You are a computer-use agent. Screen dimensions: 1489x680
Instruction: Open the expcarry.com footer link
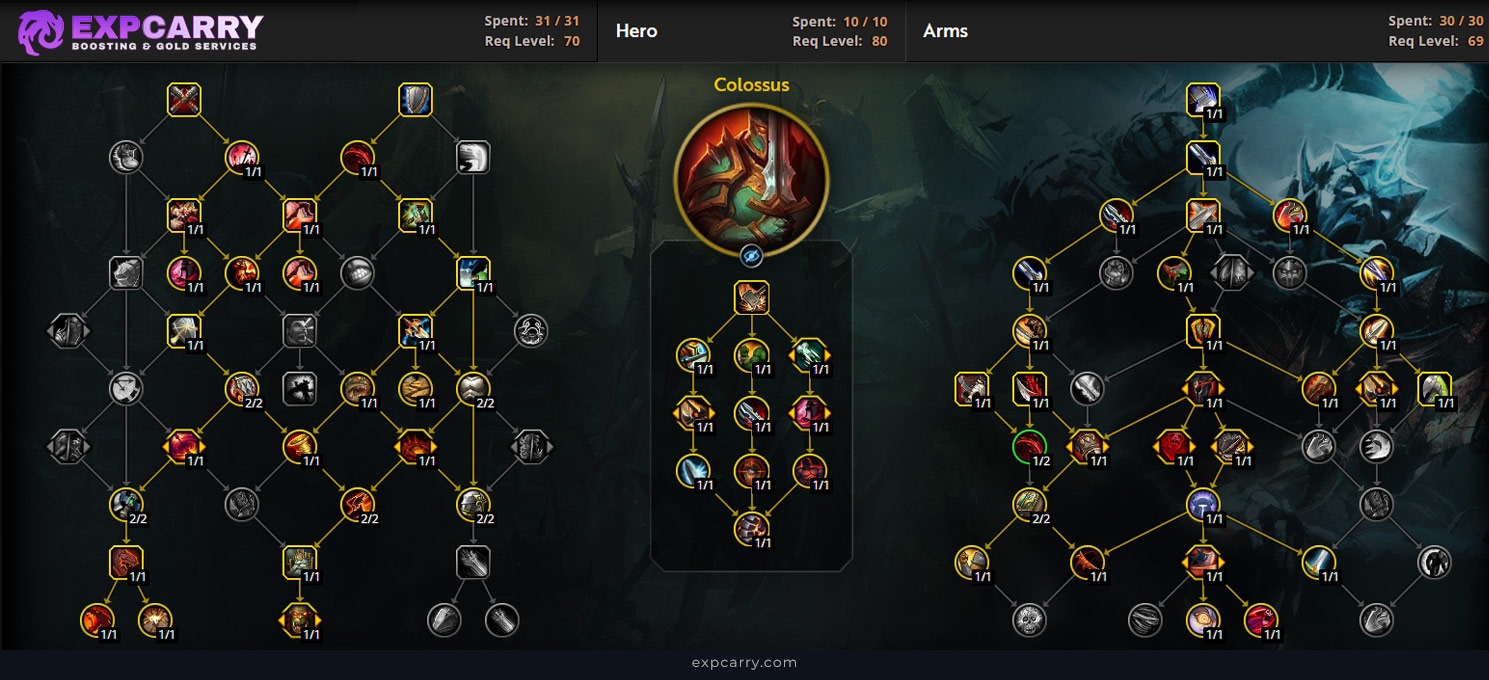pyautogui.click(x=744, y=662)
